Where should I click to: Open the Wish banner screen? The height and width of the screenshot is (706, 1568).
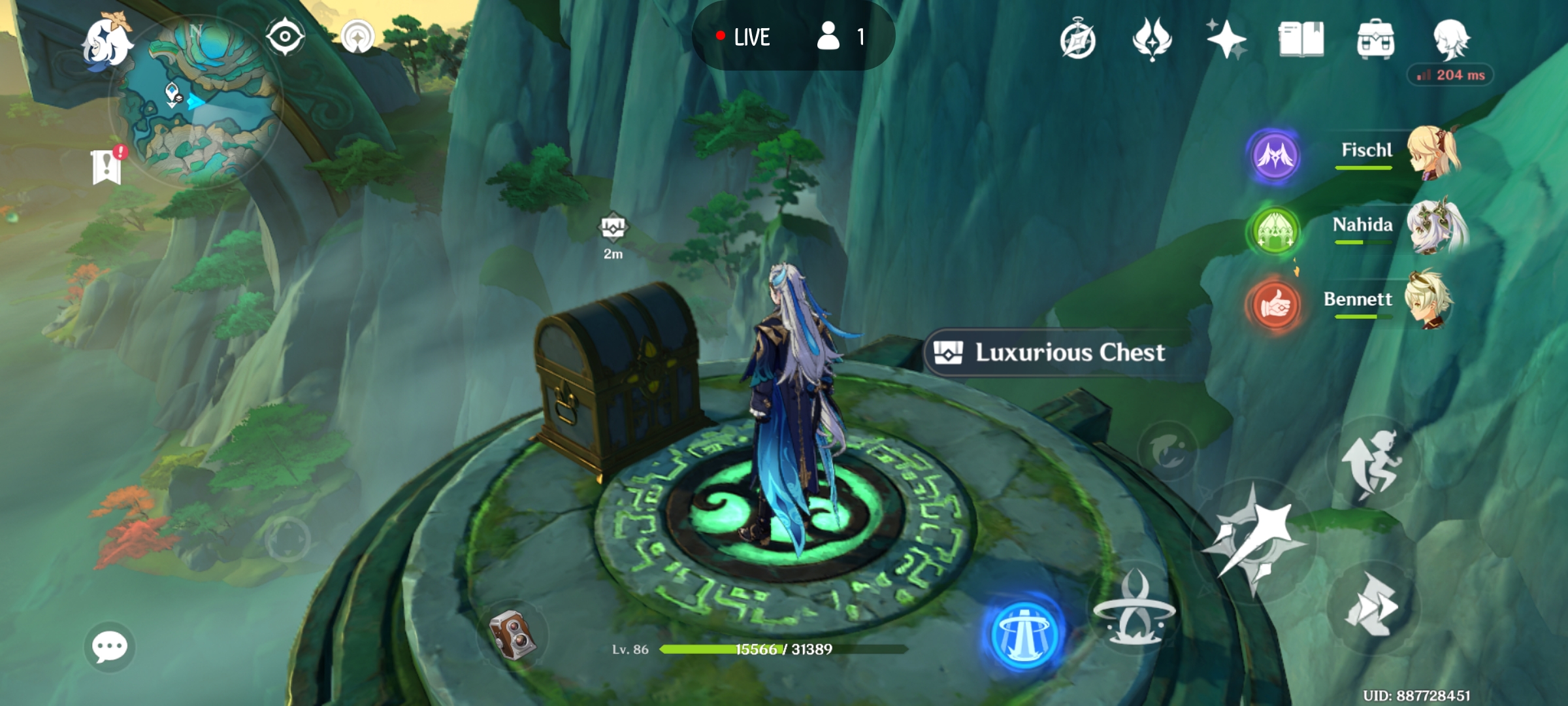click(1227, 39)
